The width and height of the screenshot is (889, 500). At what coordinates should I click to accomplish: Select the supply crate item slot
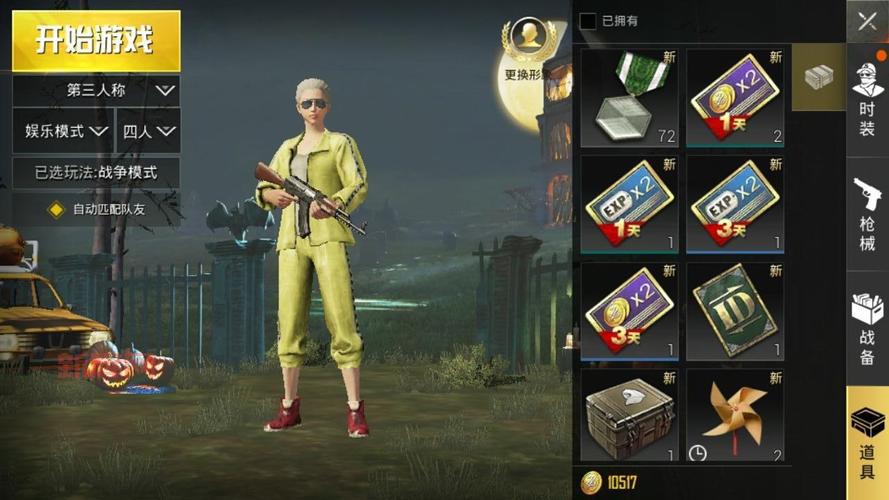[x=628, y=415]
